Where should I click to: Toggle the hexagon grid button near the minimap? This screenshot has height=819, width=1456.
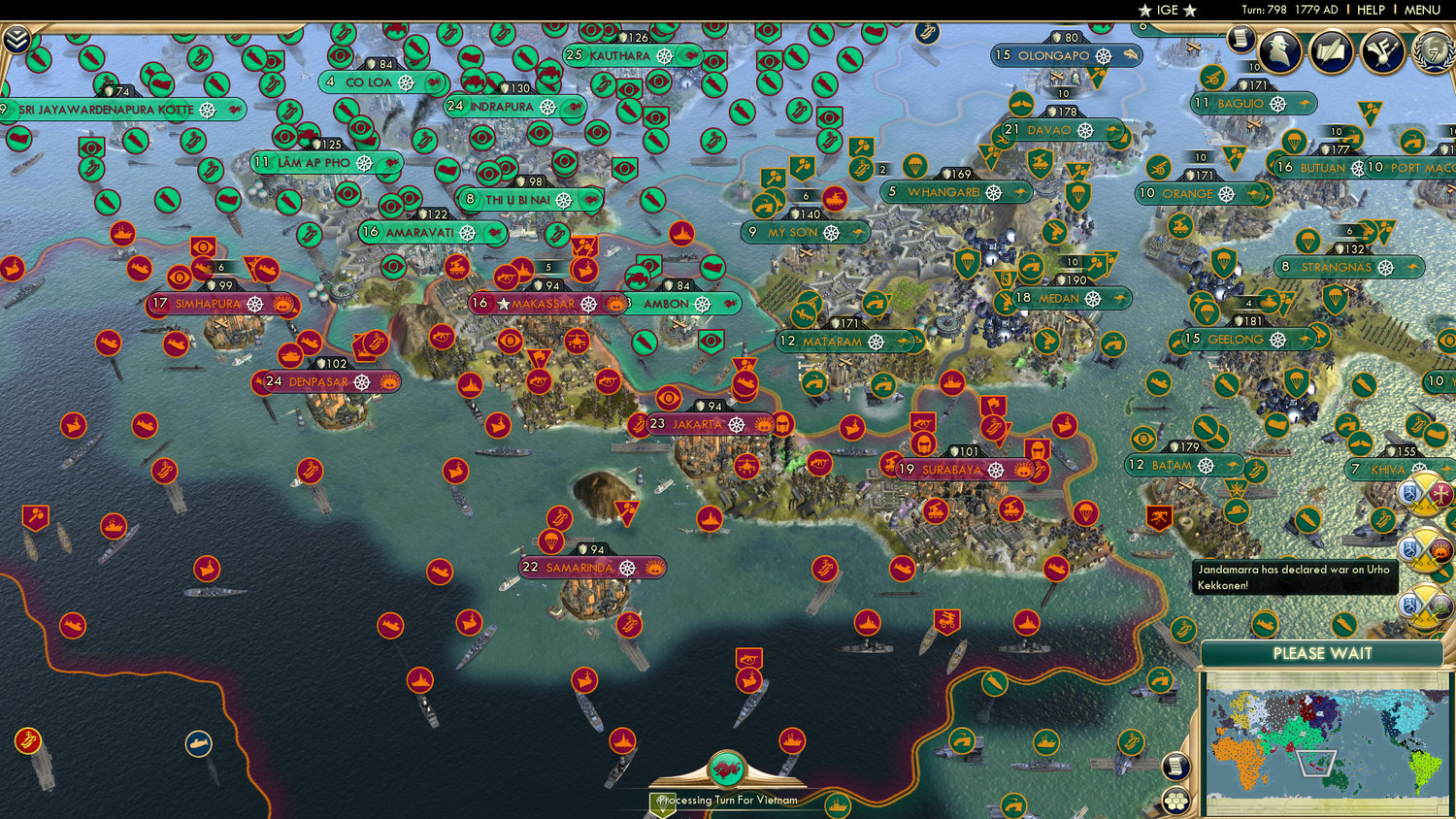coord(1176,801)
